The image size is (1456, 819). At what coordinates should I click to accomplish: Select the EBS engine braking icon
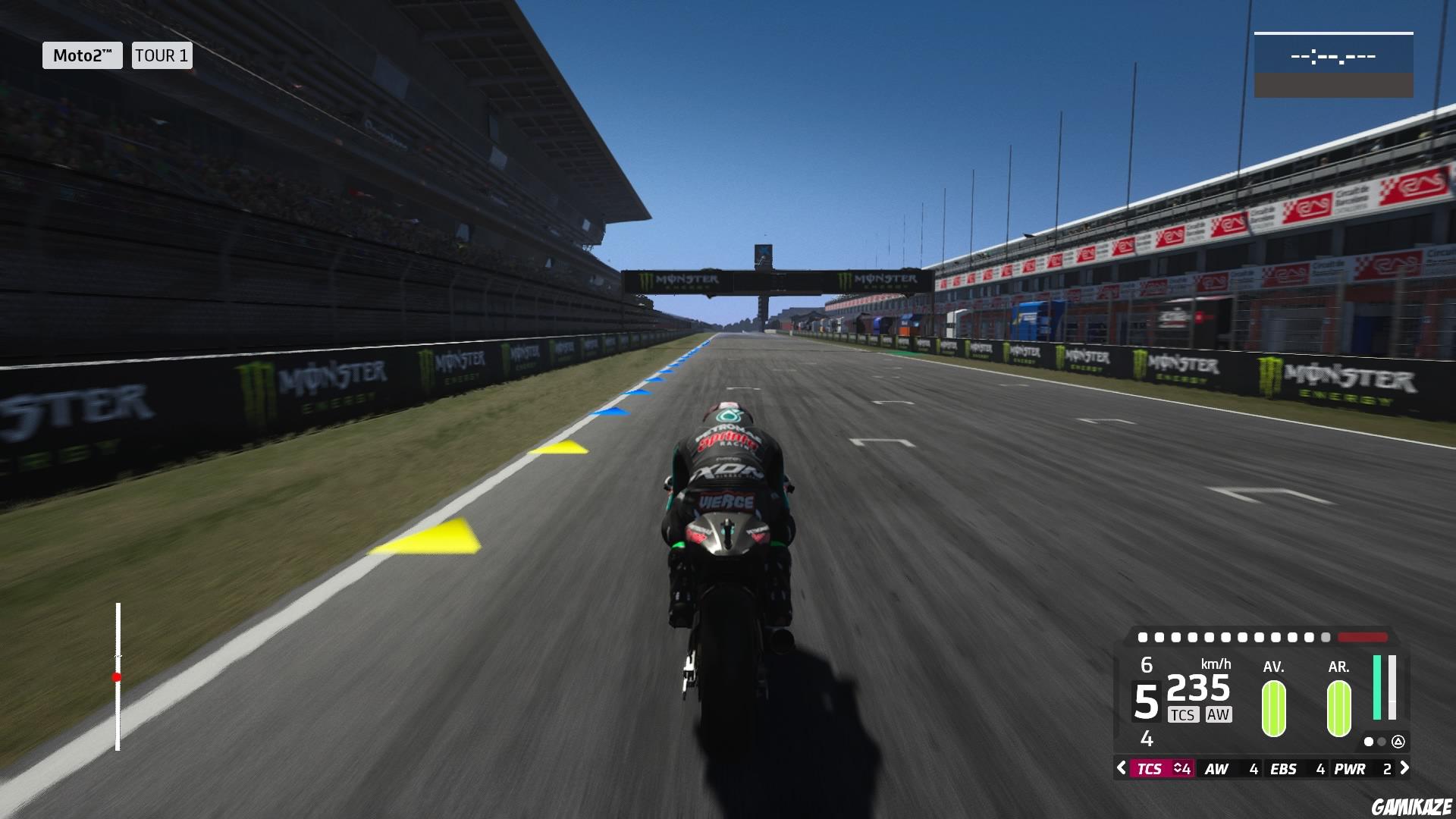click(x=1283, y=768)
